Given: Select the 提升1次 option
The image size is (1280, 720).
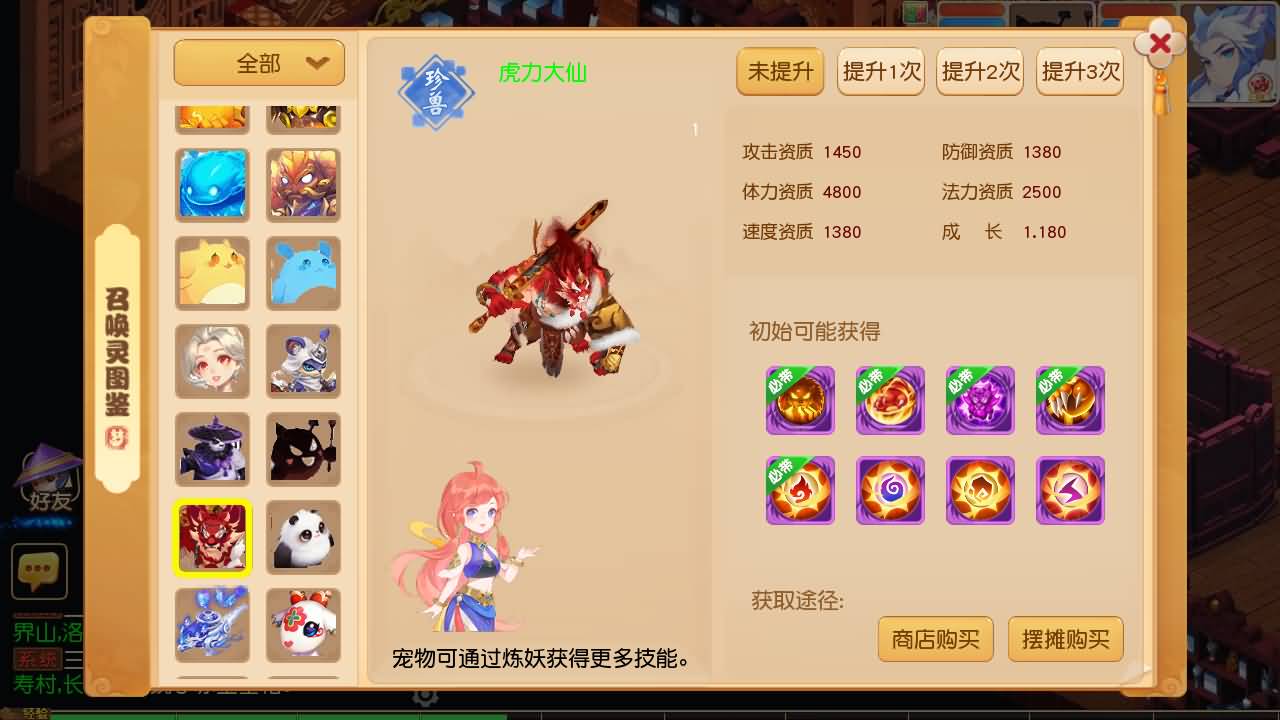Looking at the screenshot, I should pyautogui.click(x=880, y=71).
